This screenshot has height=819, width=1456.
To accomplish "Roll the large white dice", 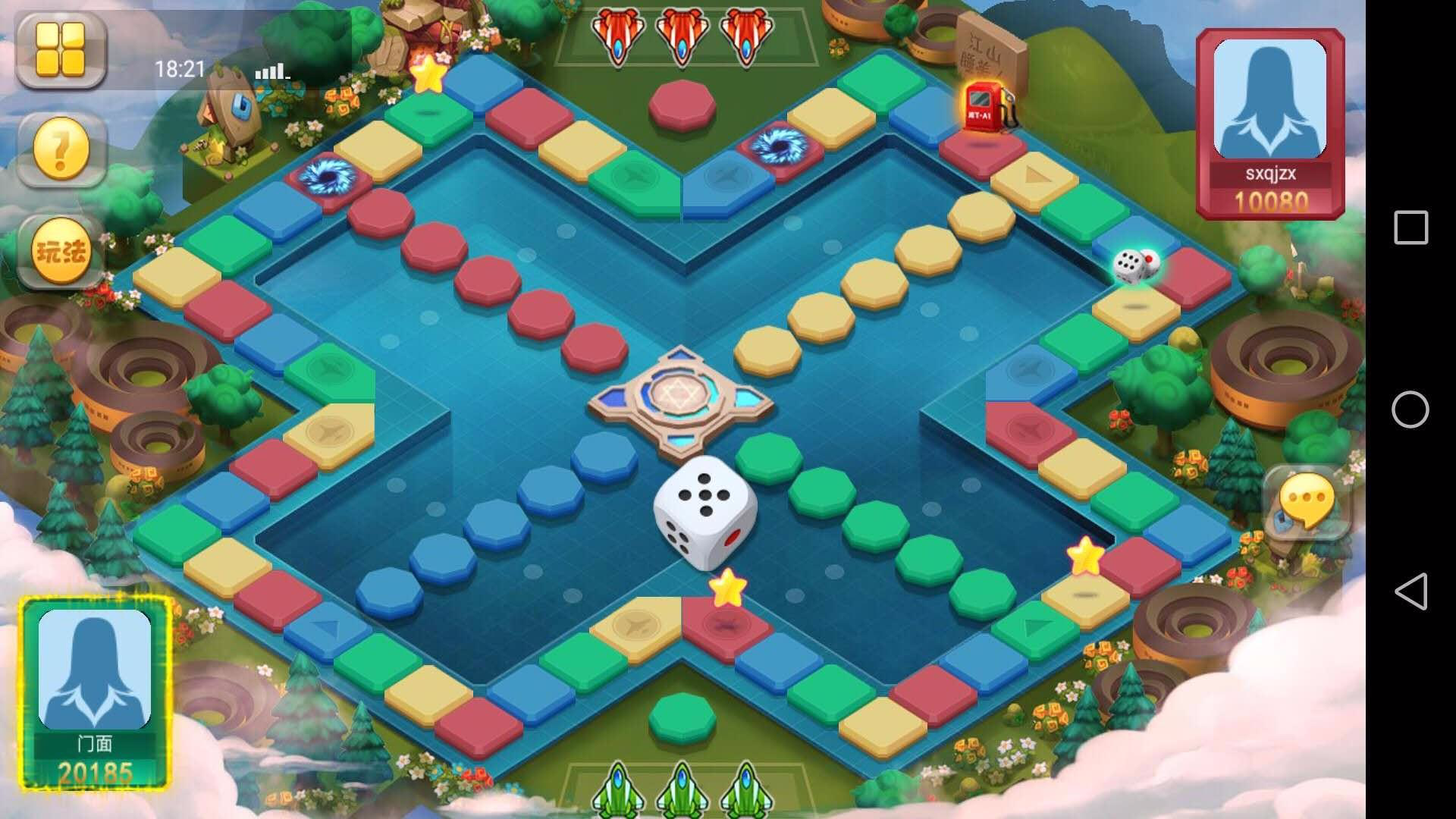I will click(705, 513).
